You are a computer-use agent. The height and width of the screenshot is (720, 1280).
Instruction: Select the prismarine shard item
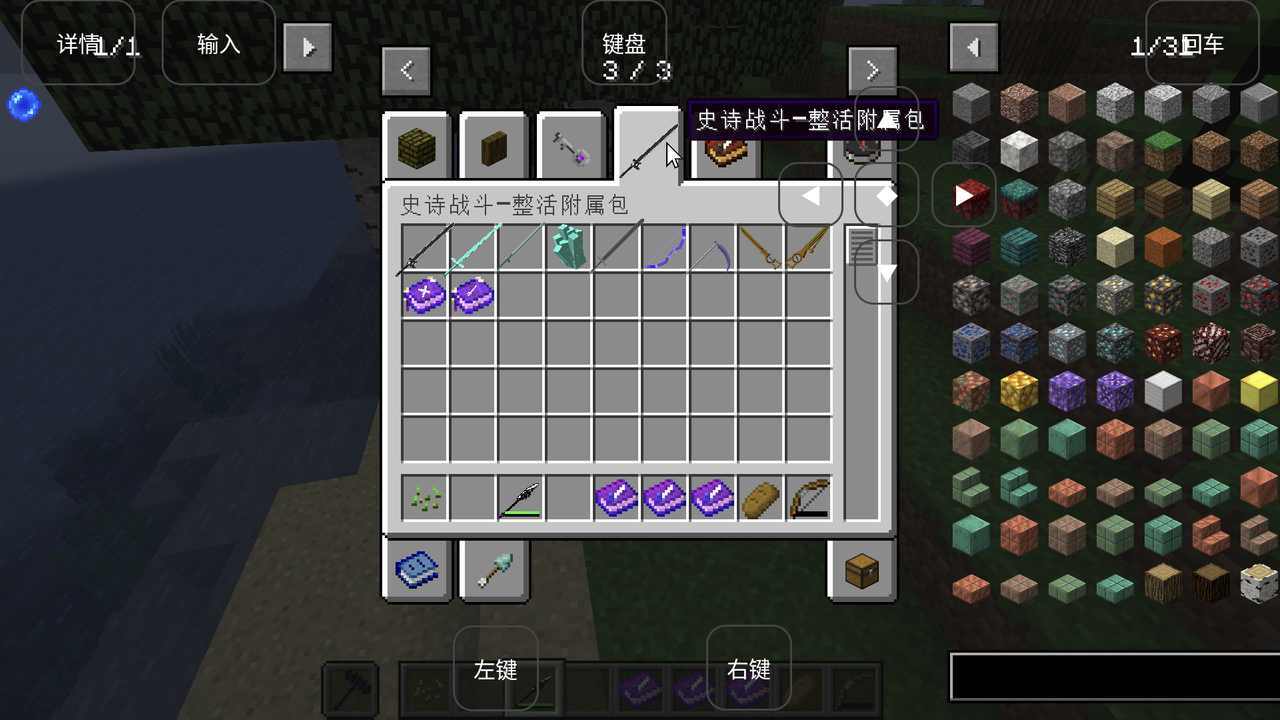click(x=567, y=246)
